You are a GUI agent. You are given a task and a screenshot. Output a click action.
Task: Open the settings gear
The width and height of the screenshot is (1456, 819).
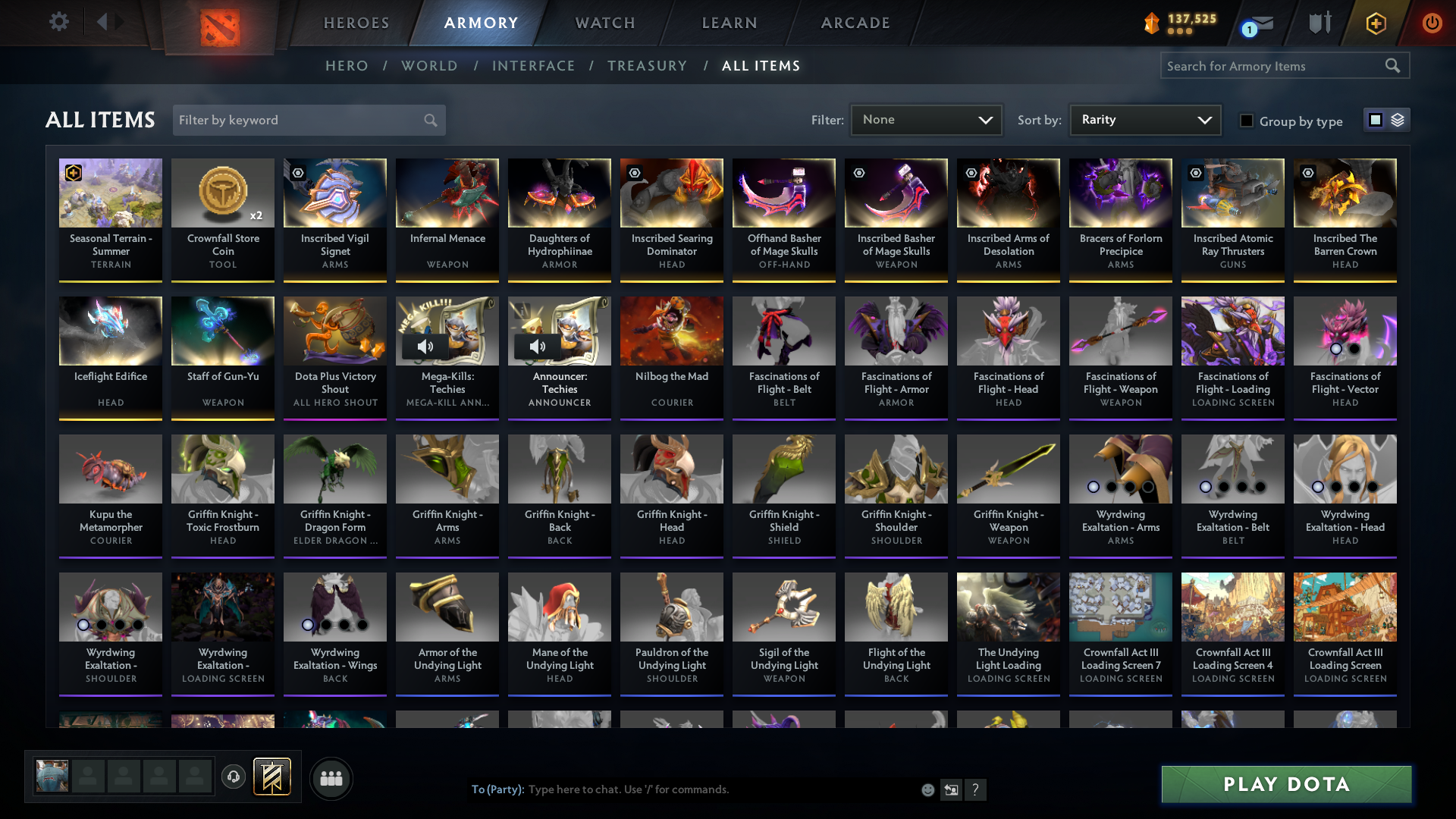click(x=59, y=22)
